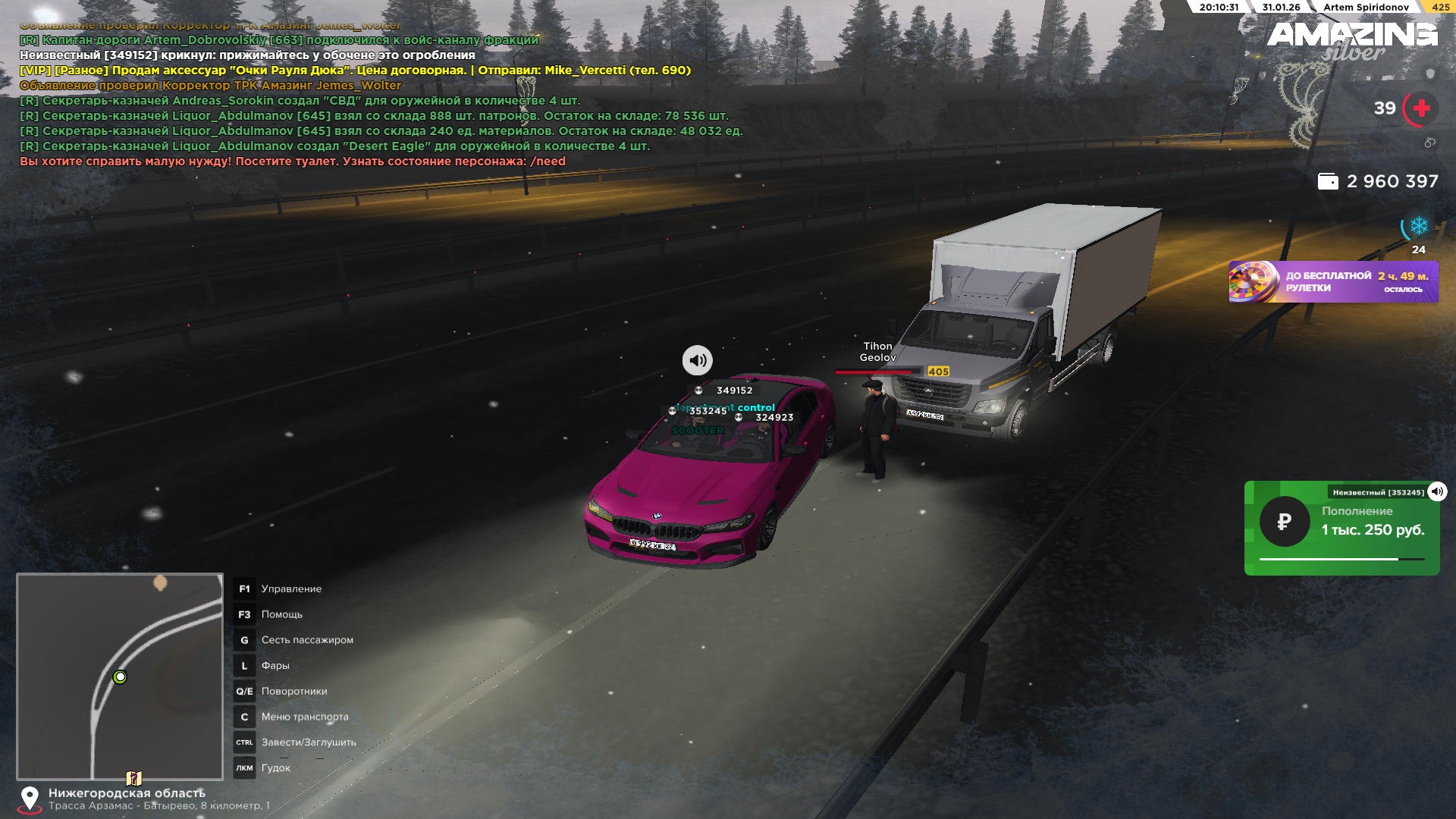Click the snowflake temperature icon
Screen dimensions: 1456x819
(1418, 226)
